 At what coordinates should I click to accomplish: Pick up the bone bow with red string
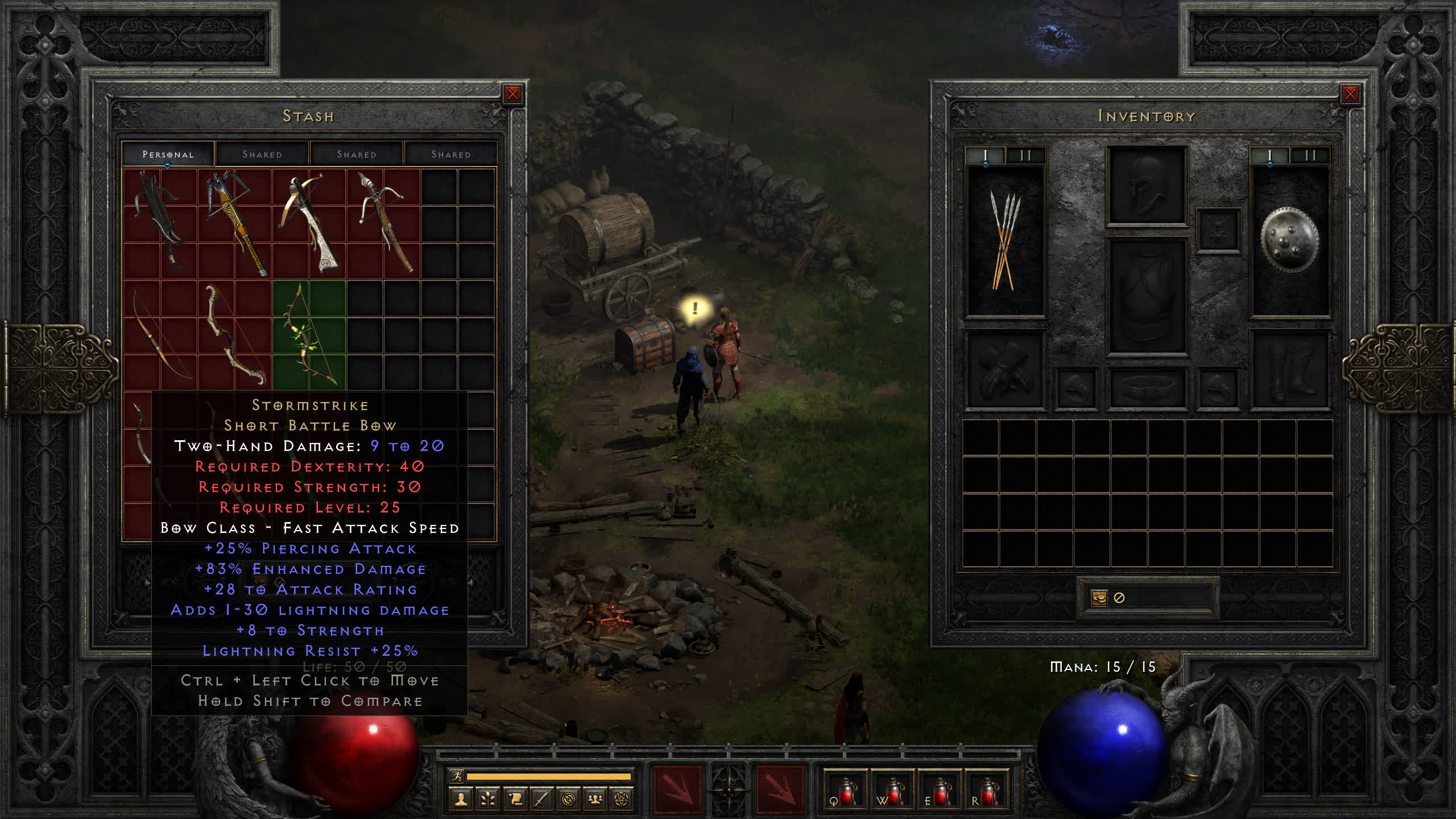point(234,334)
